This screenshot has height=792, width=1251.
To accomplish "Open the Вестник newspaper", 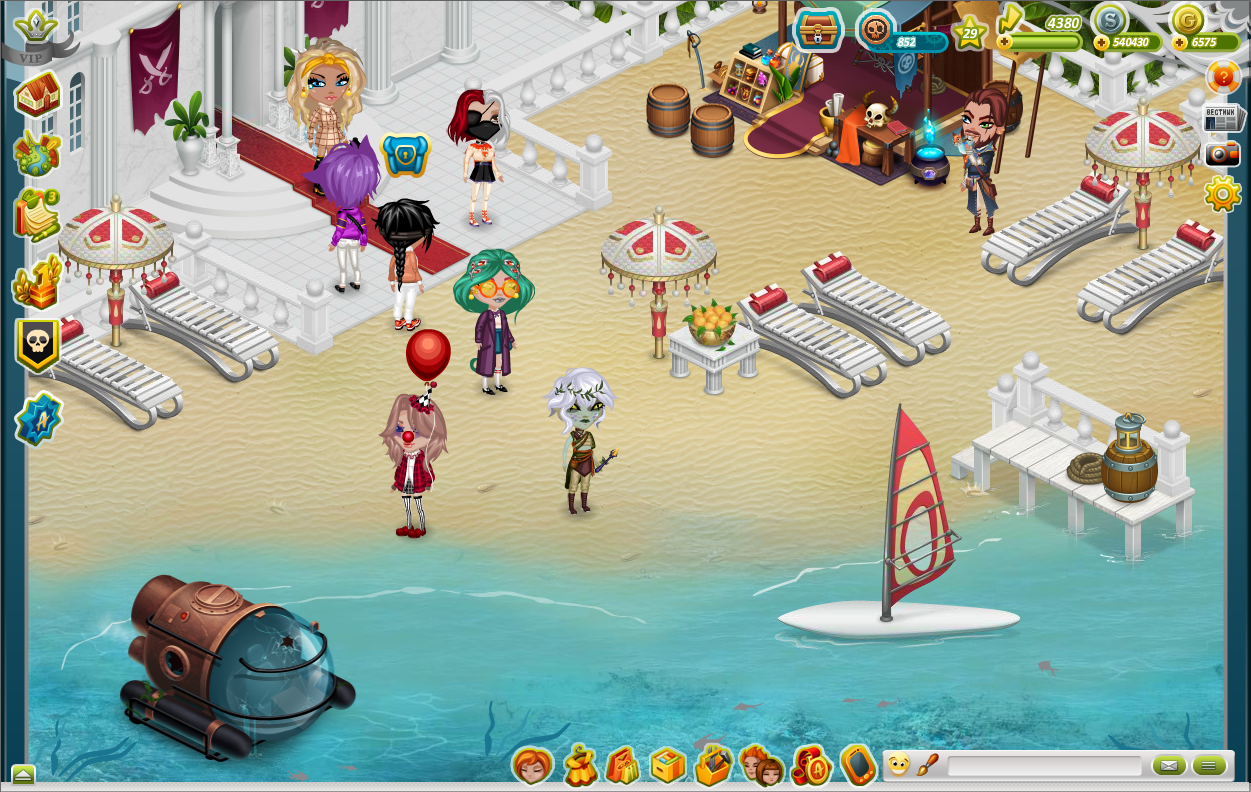I will pos(1222,118).
